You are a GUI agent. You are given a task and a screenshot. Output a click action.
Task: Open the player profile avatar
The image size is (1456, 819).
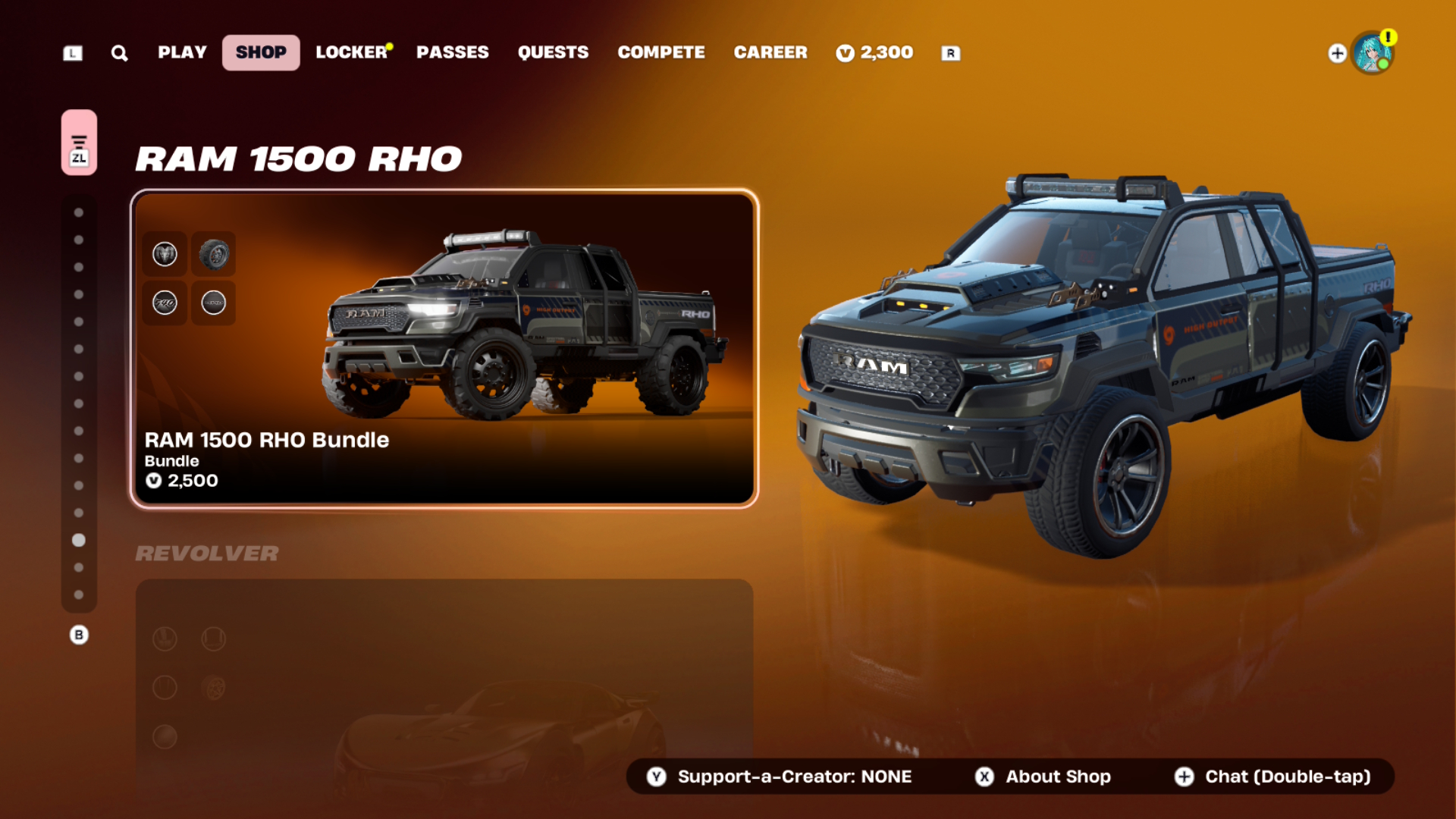1373,53
